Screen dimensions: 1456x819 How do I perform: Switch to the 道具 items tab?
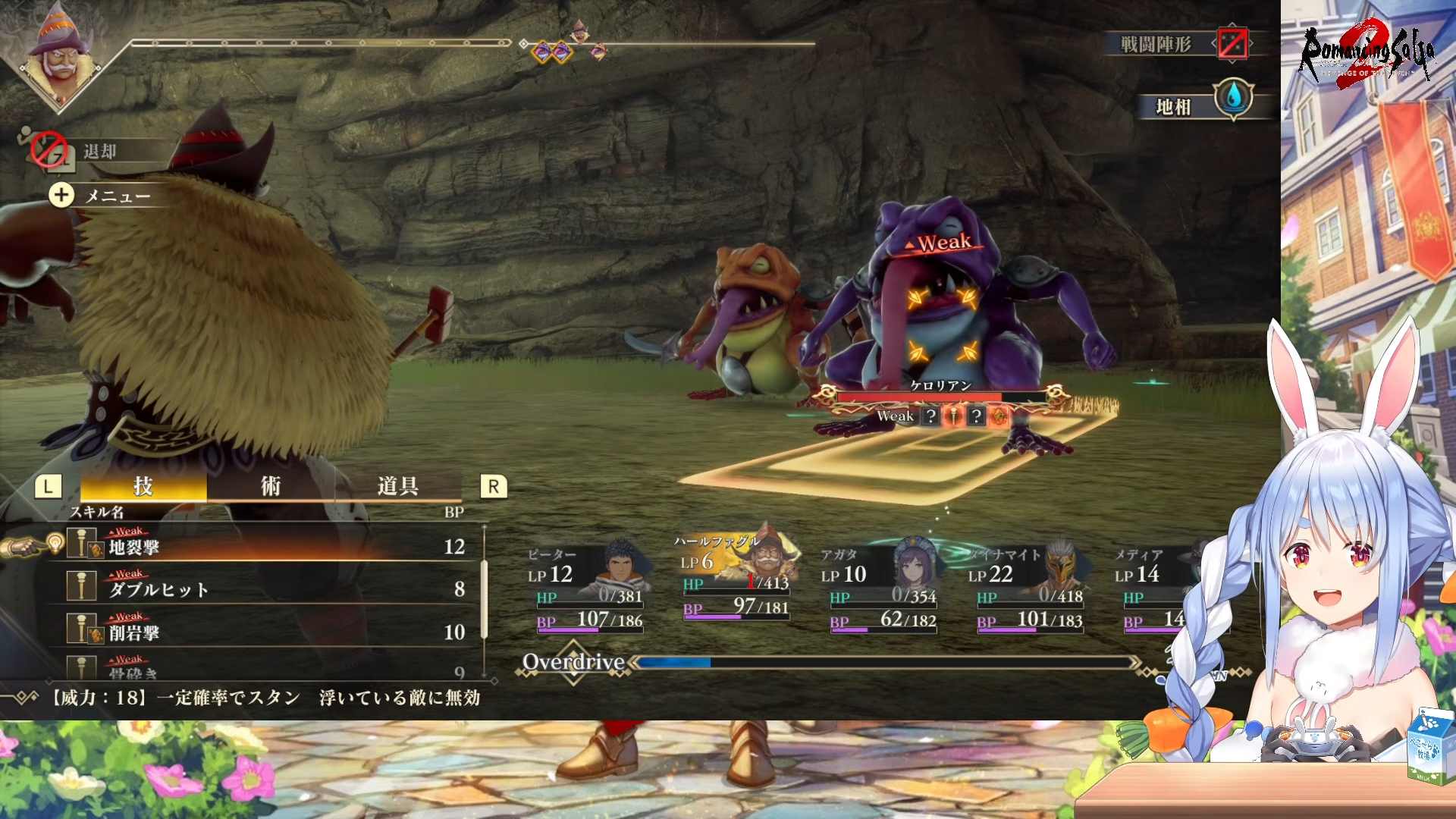coord(397,486)
